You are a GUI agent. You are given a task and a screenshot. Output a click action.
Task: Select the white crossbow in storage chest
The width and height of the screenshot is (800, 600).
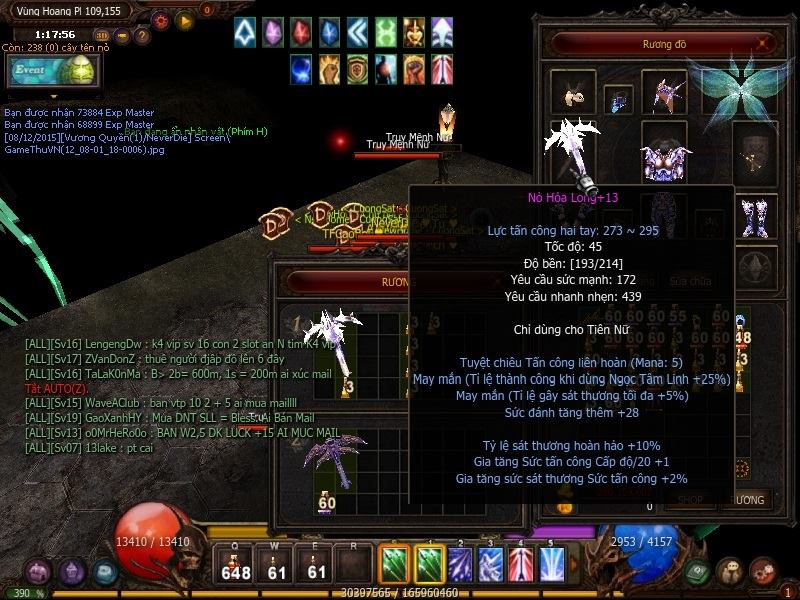pyautogui.click(x=334, y=340)
